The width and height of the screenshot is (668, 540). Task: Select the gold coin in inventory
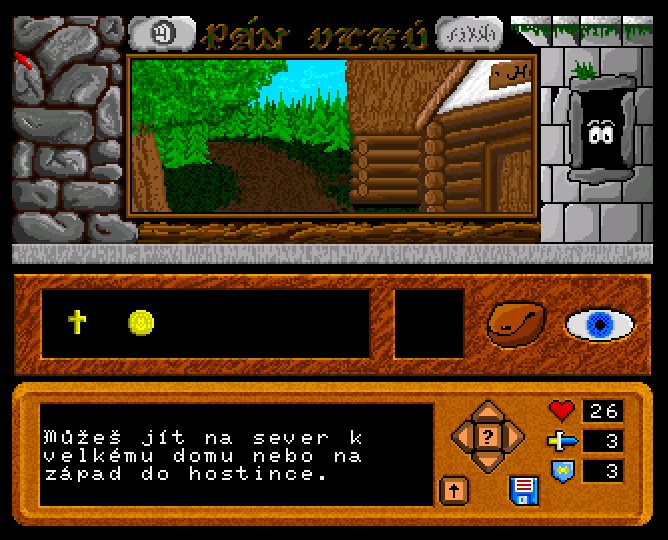pyautogui.click(x=142, y=322)
